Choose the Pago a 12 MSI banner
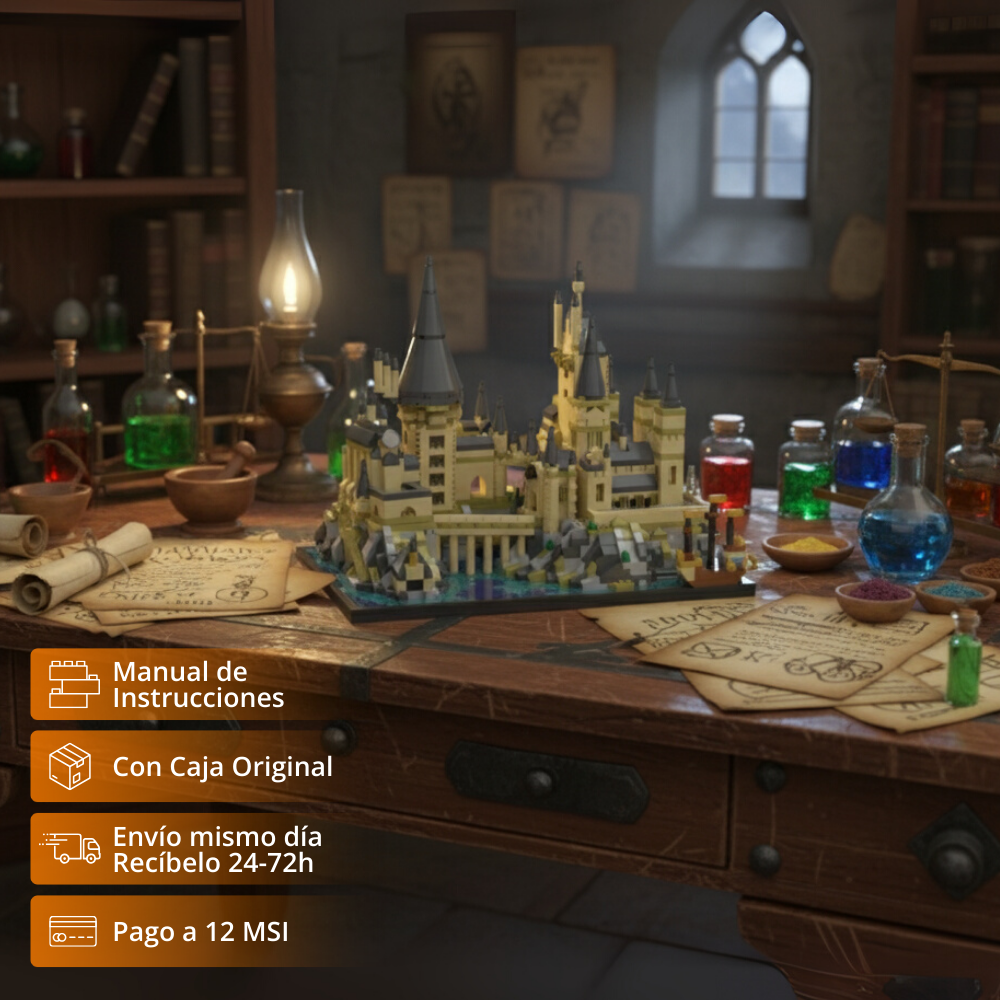Image resolution: width=1000 pixels, height=1000 pixels. pos(180,932)
